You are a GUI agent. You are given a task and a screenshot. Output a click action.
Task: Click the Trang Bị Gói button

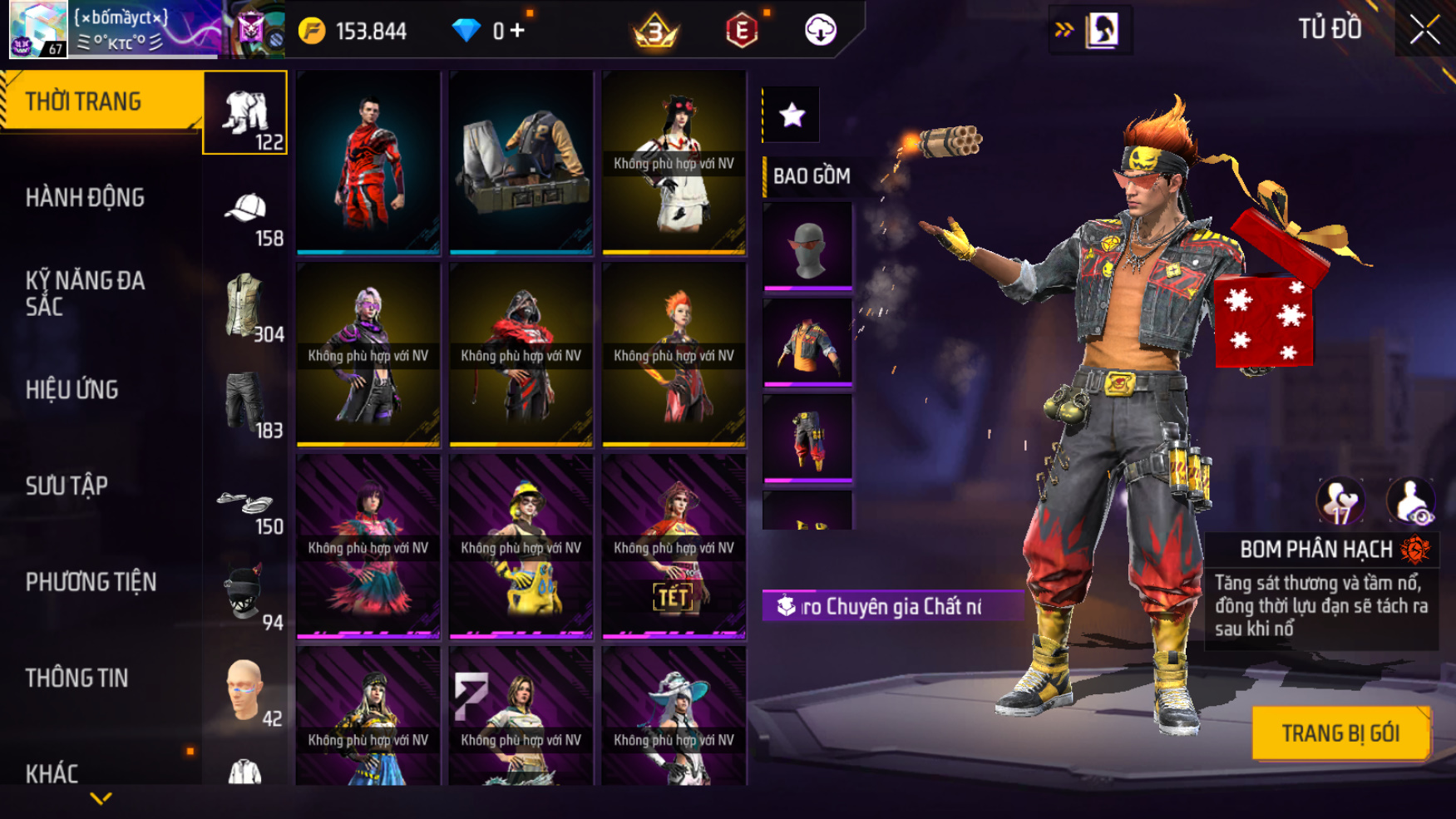click(x=1340, y=733)
